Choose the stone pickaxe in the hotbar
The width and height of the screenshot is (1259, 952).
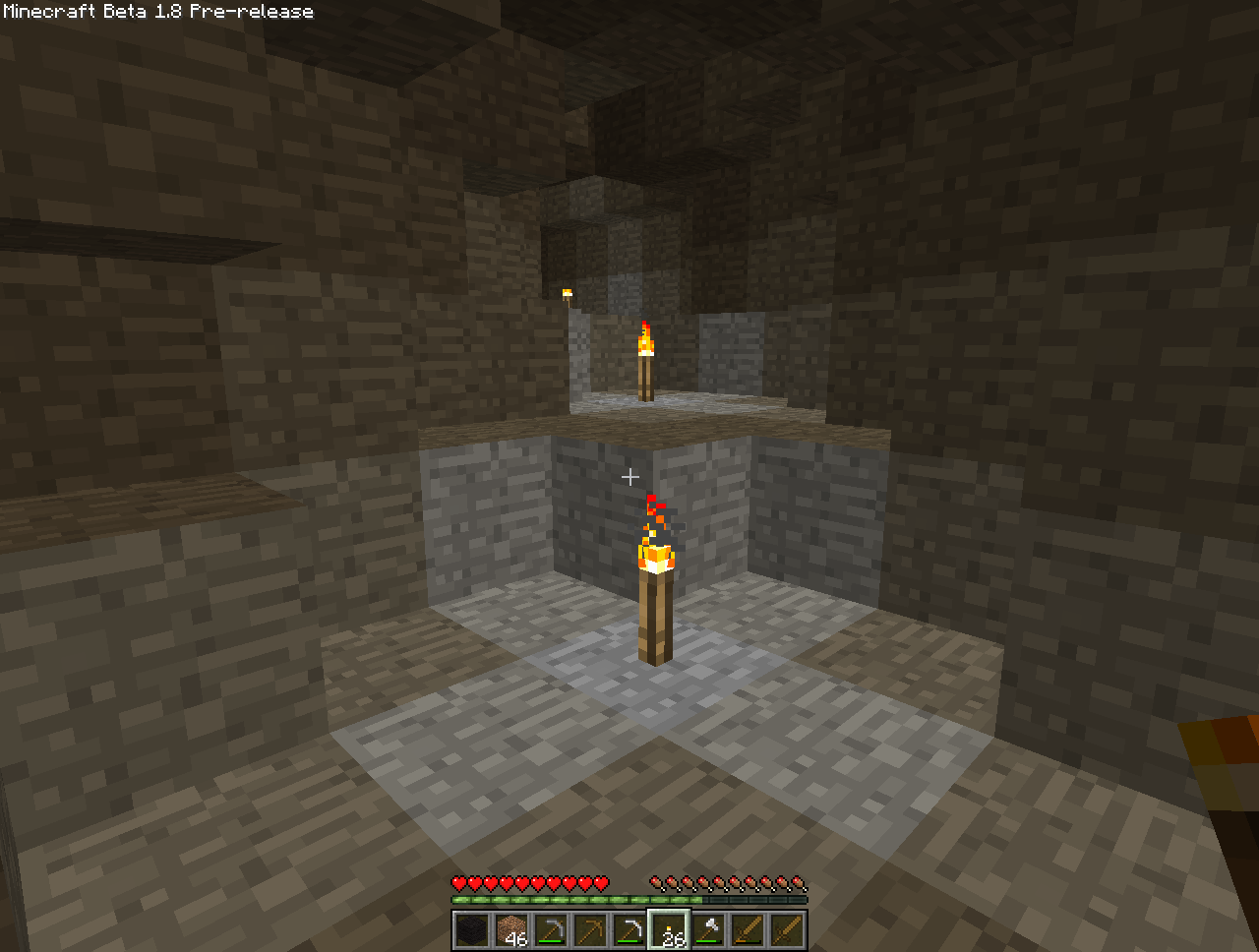[x=551, y=930]
